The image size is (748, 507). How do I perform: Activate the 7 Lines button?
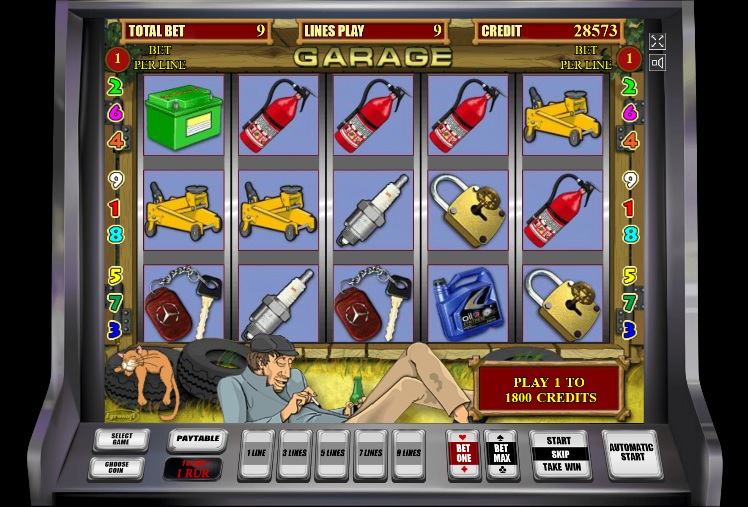370,454
